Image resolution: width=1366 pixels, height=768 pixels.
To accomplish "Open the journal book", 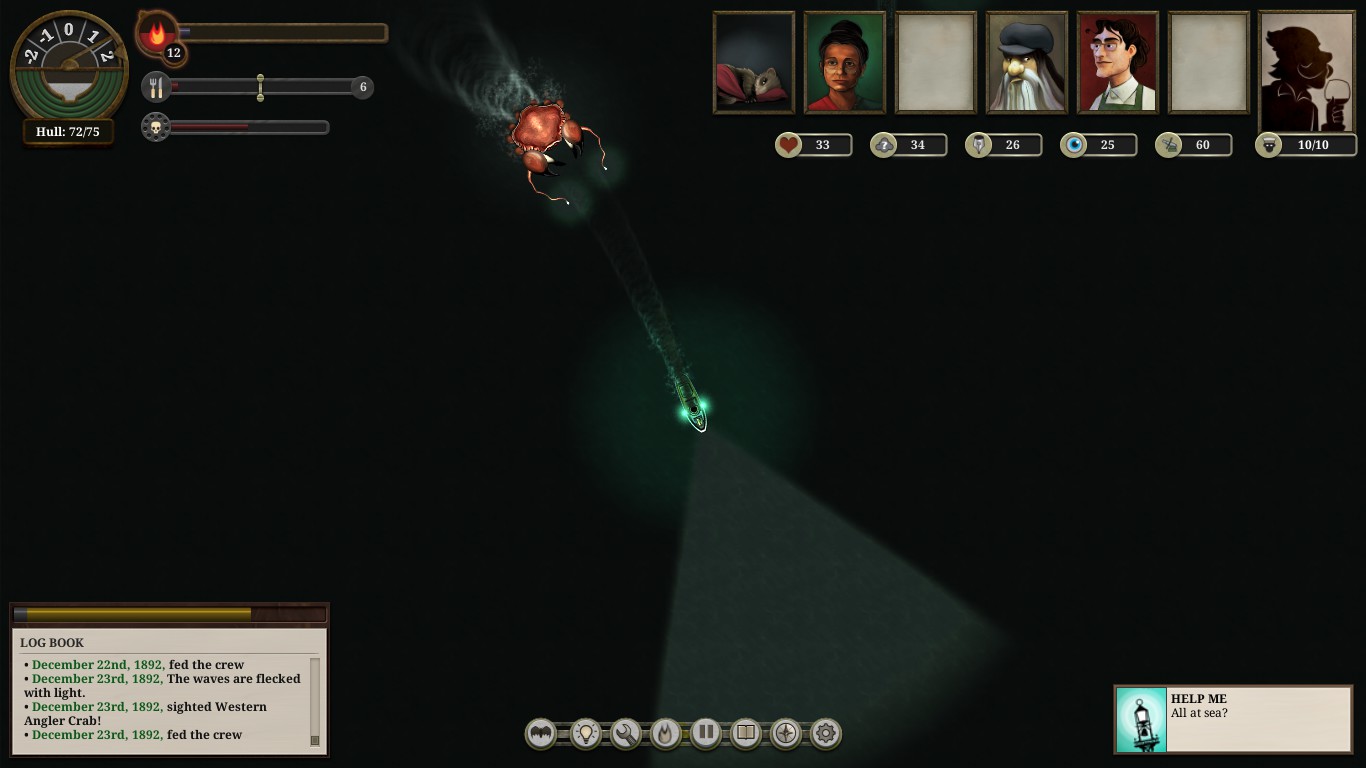I will point(745,733).
